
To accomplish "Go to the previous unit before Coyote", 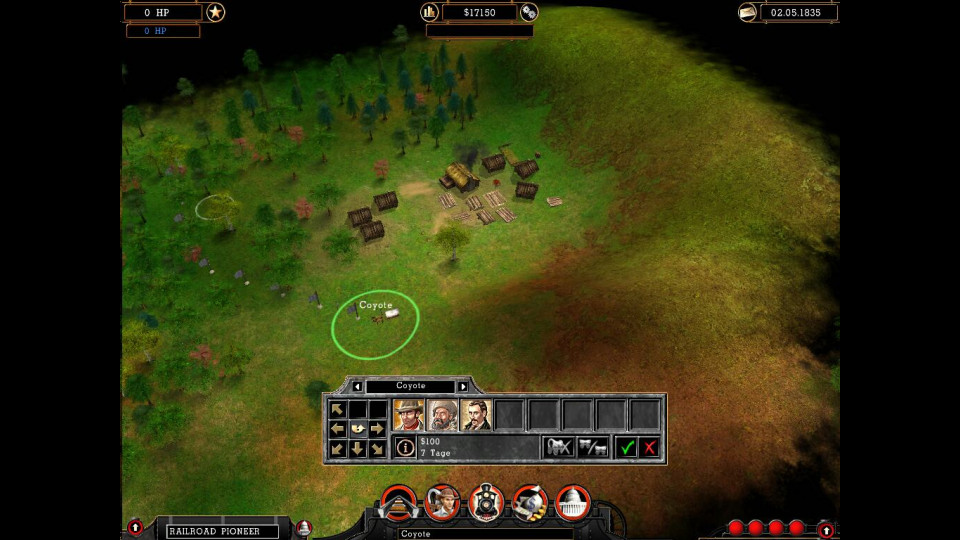I will (x=358, y=386).
